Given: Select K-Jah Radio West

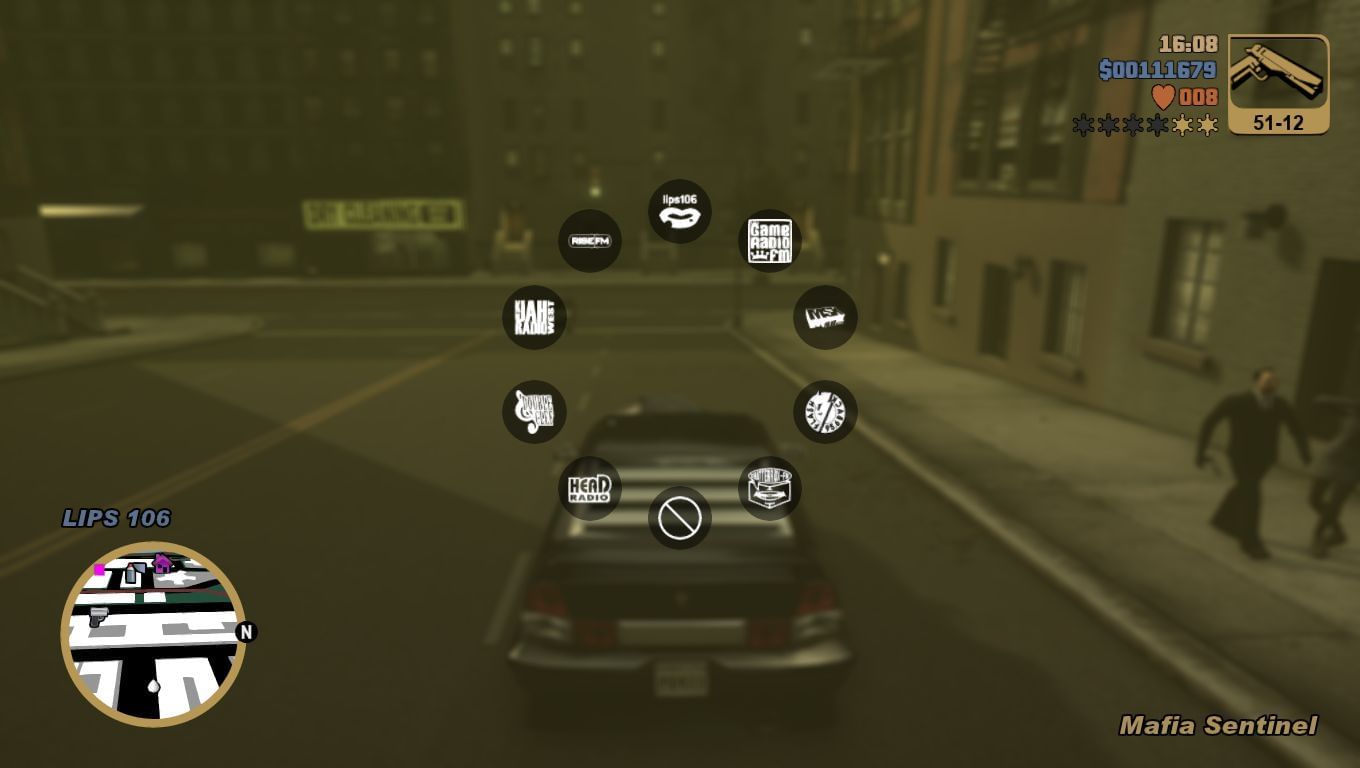Looking at the screenshot, I should [535, 316].
